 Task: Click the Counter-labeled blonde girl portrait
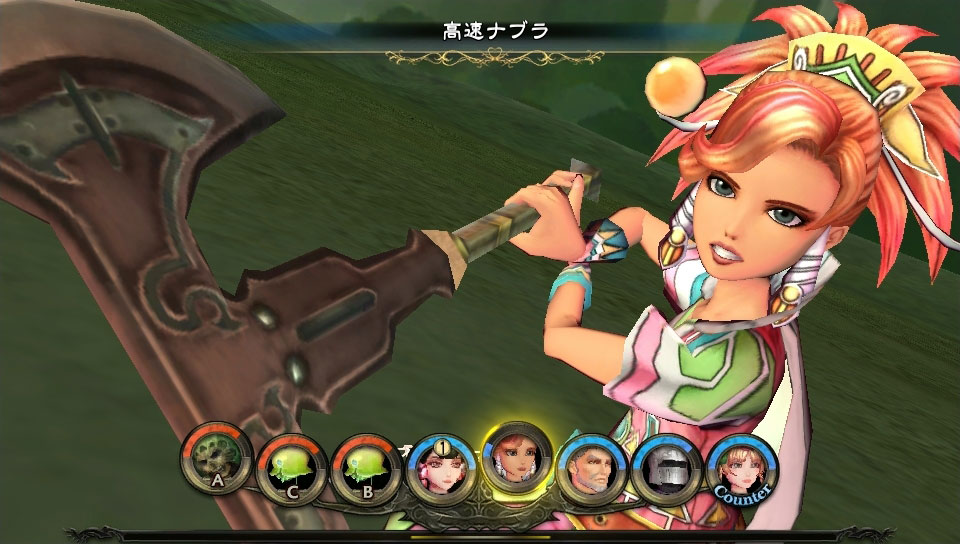(742, 470)
